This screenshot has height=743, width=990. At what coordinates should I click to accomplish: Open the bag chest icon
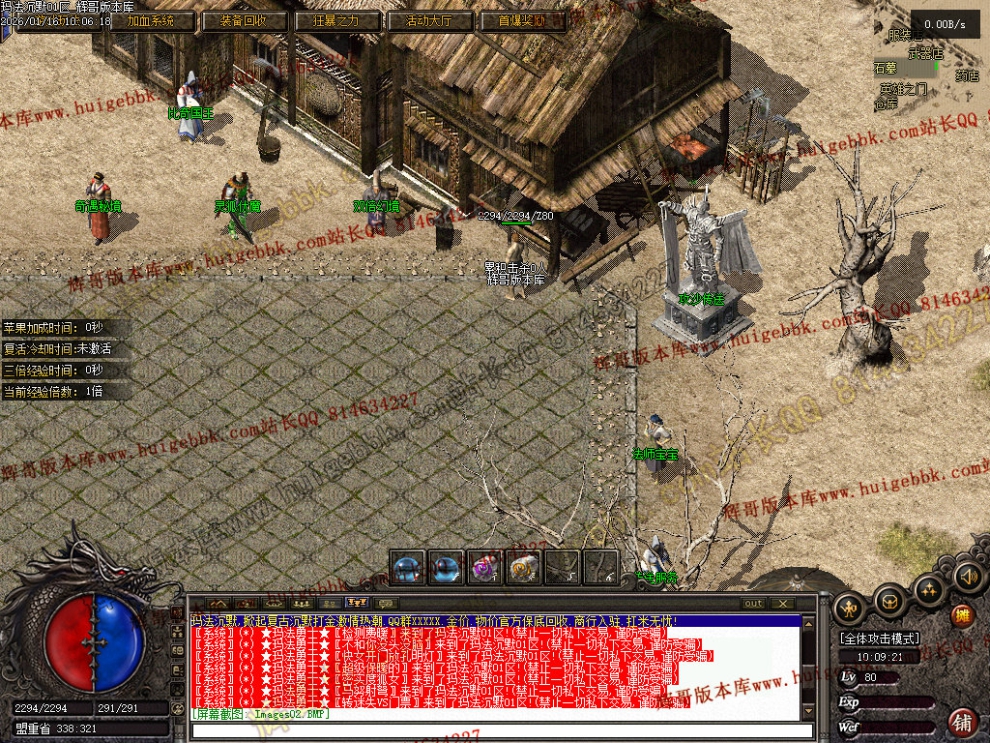[888, 600]
